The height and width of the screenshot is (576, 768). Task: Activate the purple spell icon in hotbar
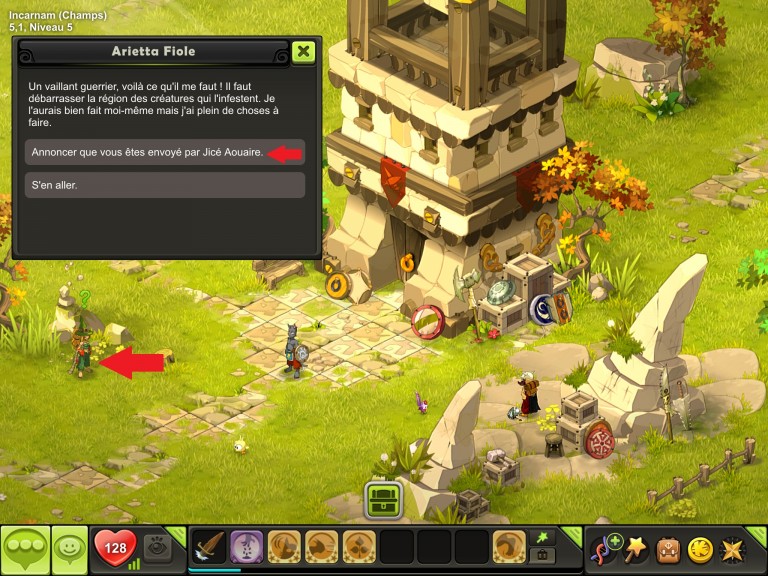[x=247, y=548]
